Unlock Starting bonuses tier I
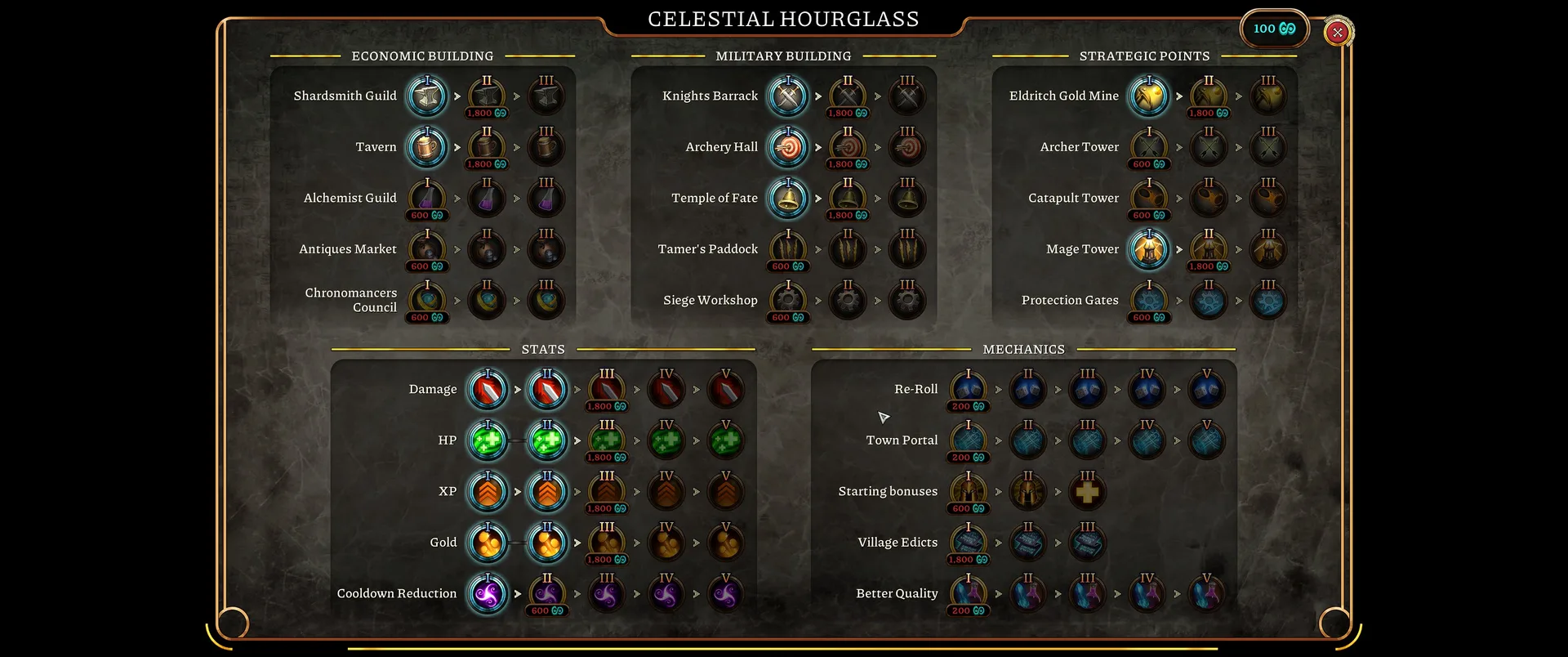 tap(969, 492)
